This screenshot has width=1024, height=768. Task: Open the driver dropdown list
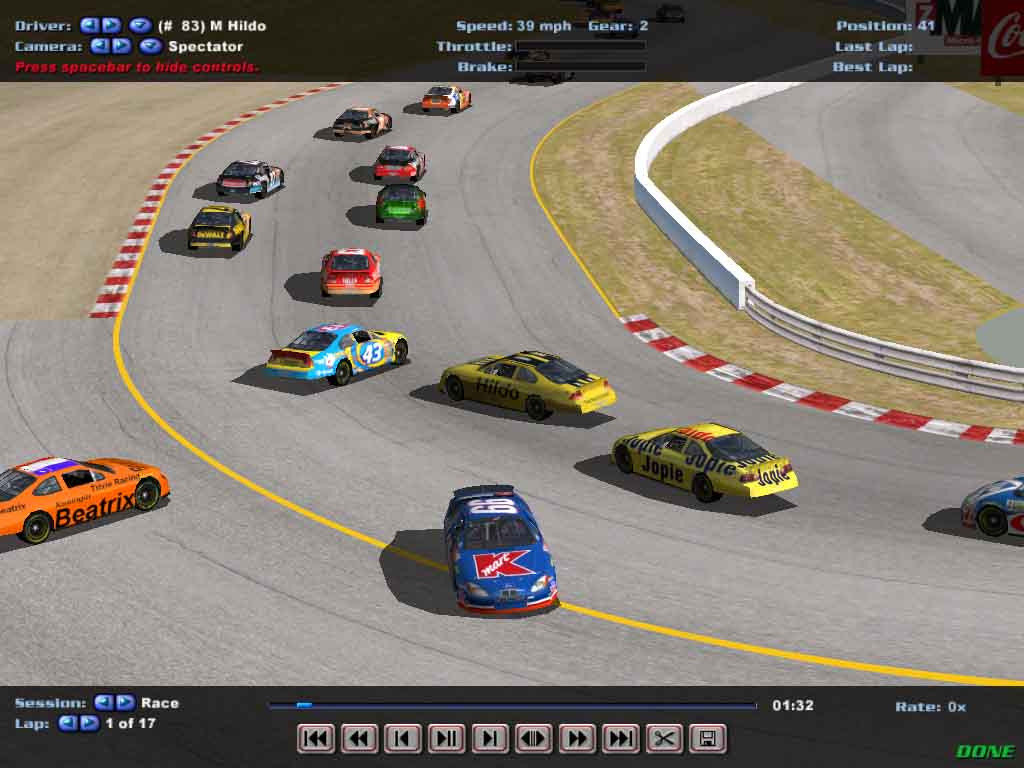pyautogui.click(x=140, y=25)
